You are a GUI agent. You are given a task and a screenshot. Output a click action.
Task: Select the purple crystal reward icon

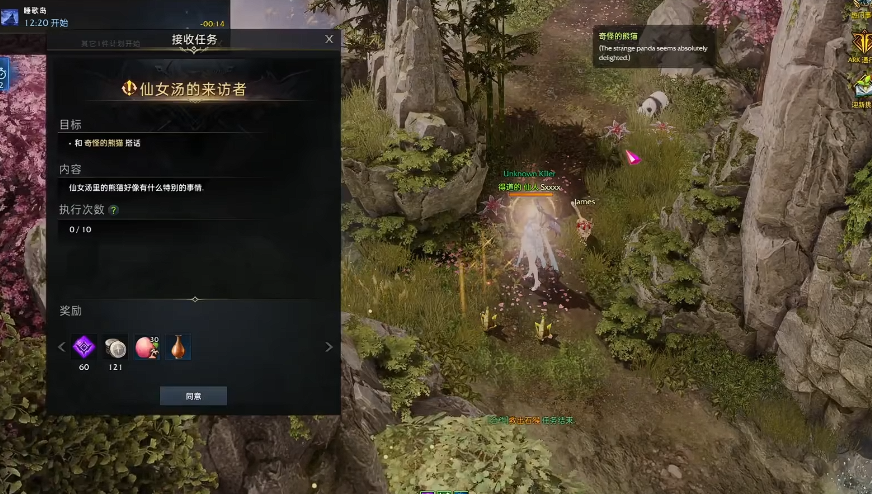click(84, 347)
